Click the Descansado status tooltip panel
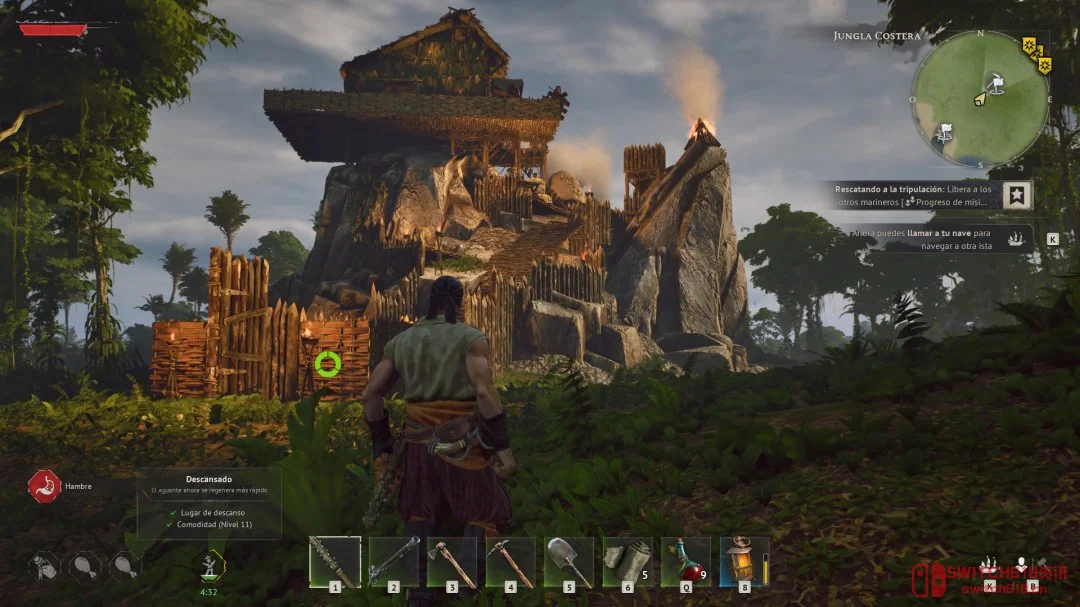Image resolution: width=1080 pixels, height=607 pixels. (208, 503)
